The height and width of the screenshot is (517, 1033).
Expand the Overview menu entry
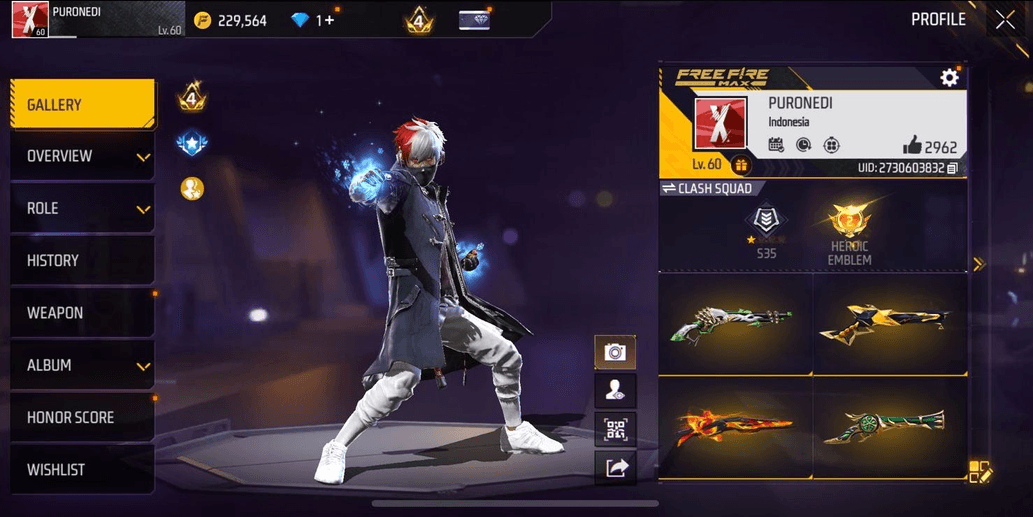(x=82, y=157)
